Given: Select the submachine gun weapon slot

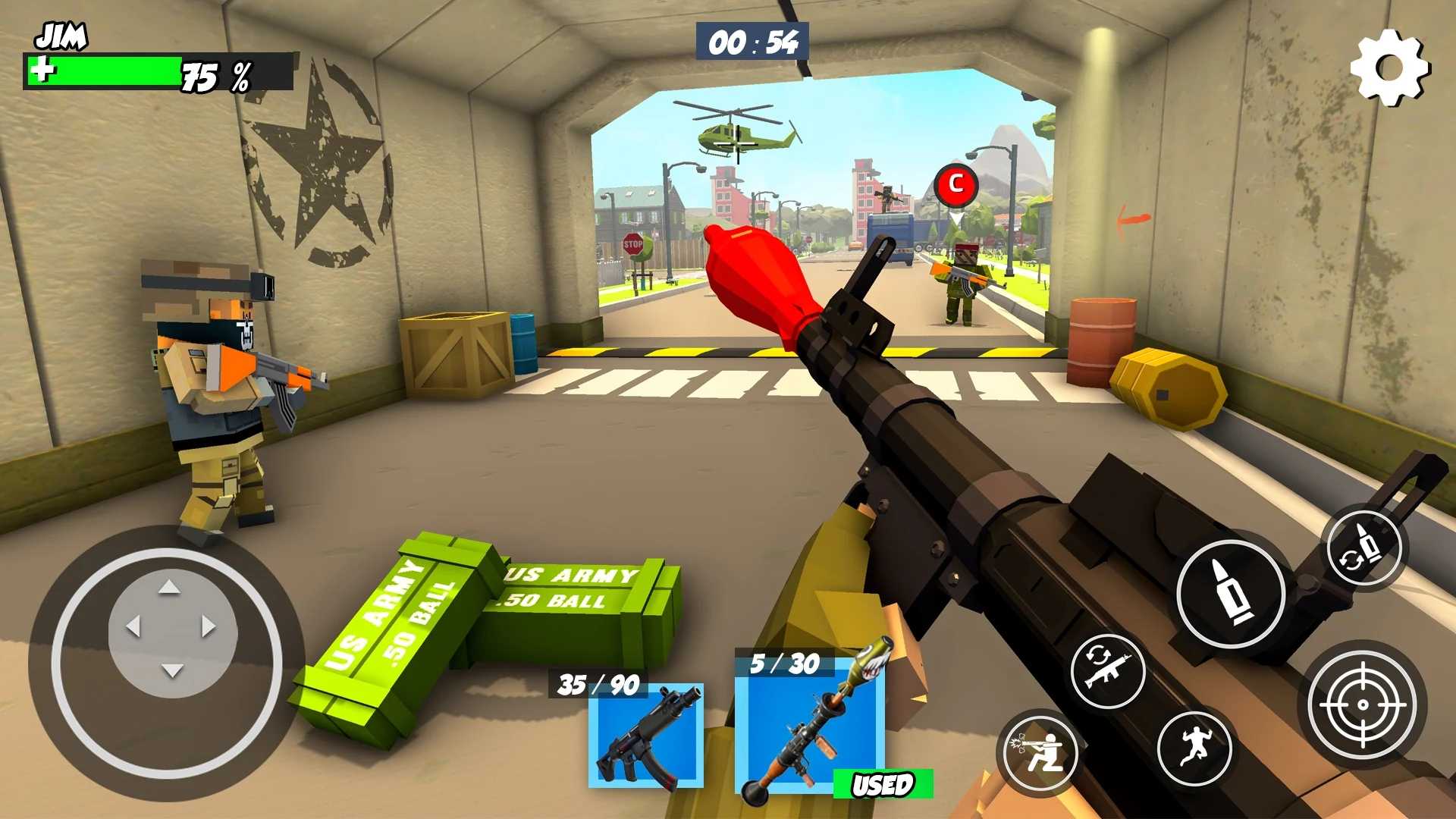Looking at the screenshot, I should tap(646, 736).
